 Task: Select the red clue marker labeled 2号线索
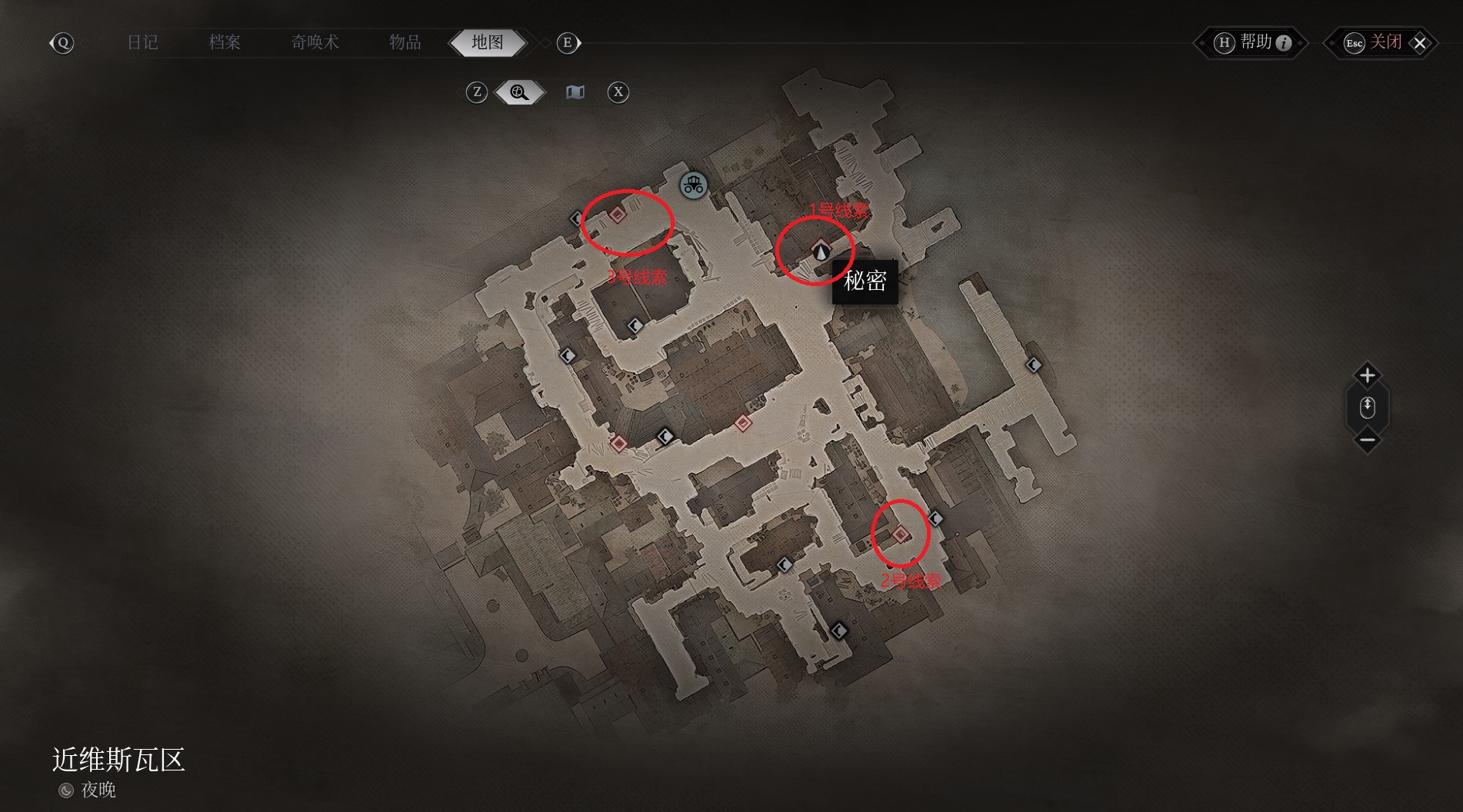click(901, 534)
